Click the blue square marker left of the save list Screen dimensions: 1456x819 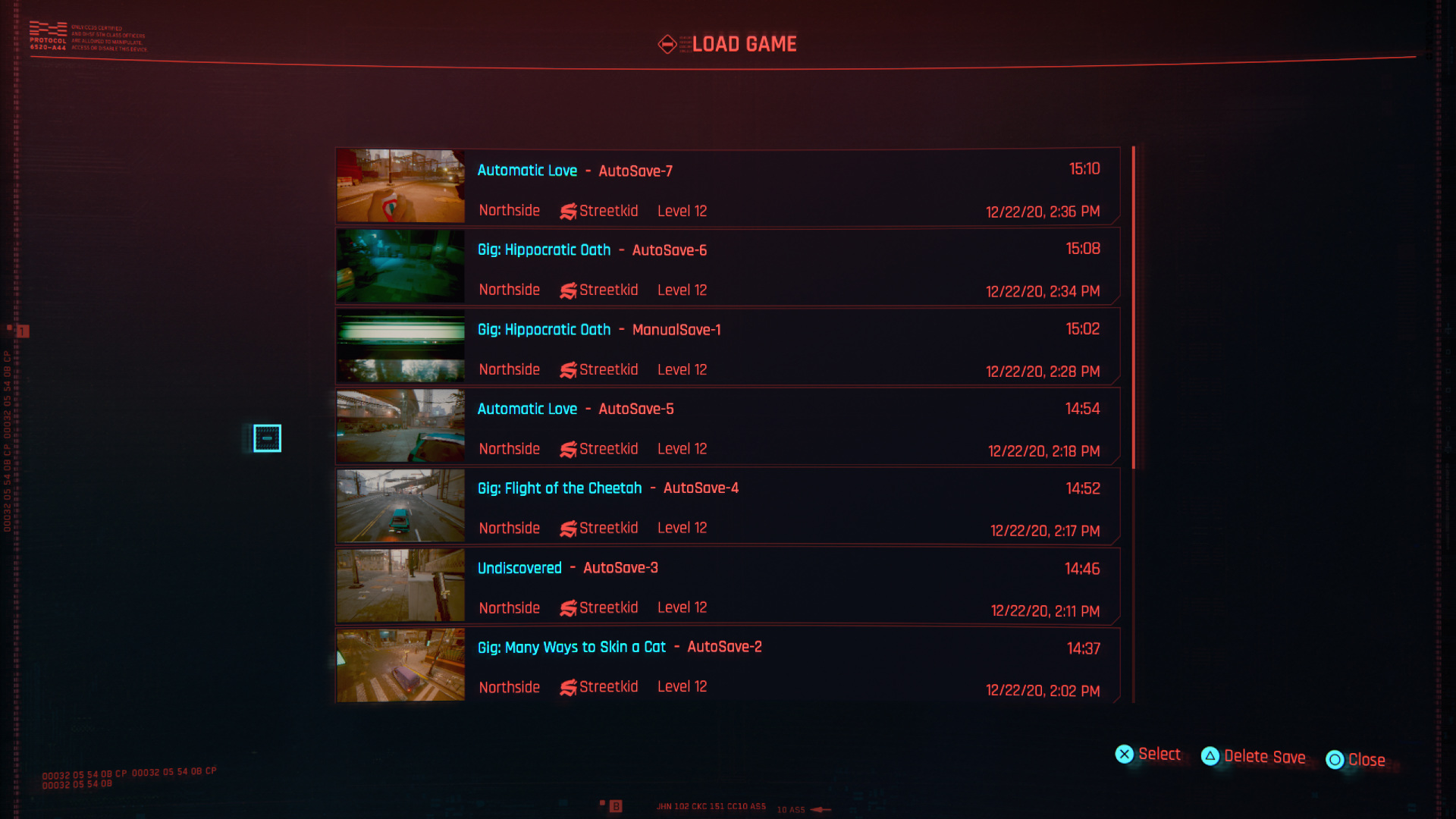[x=268, y=438]
